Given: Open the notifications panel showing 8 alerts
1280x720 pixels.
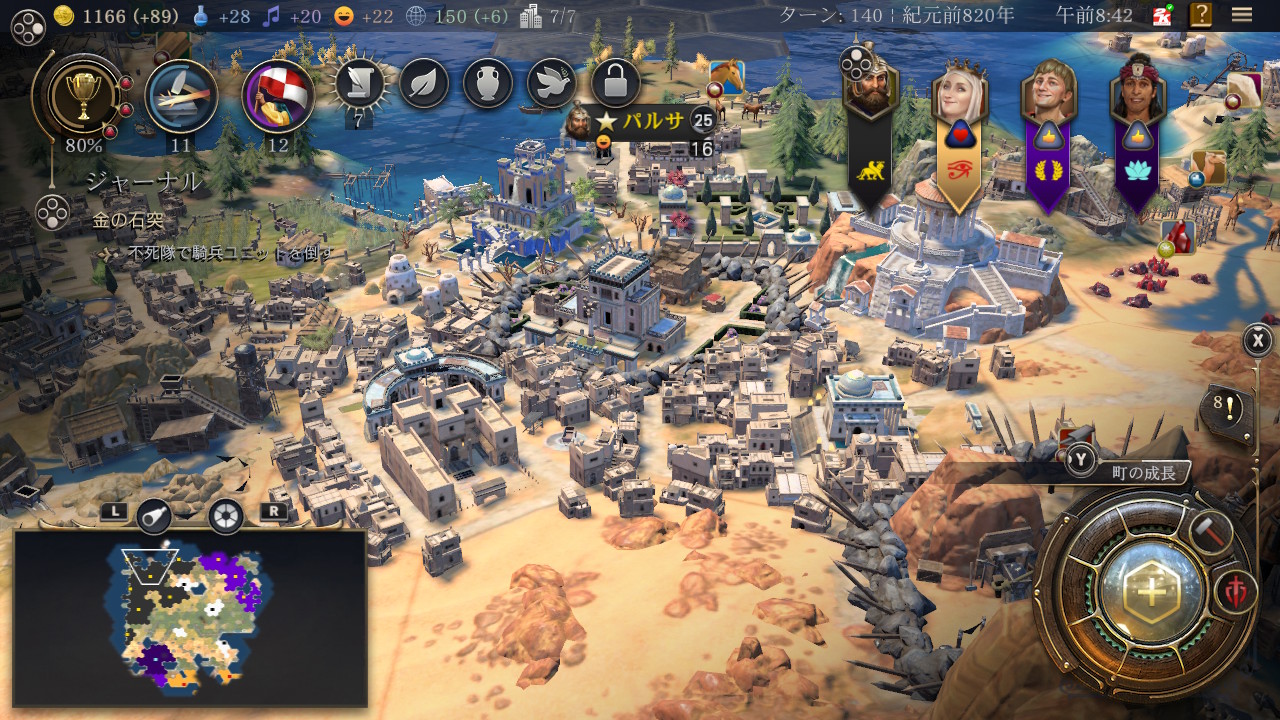Looking at the screenshot, I should [1226, 408].
